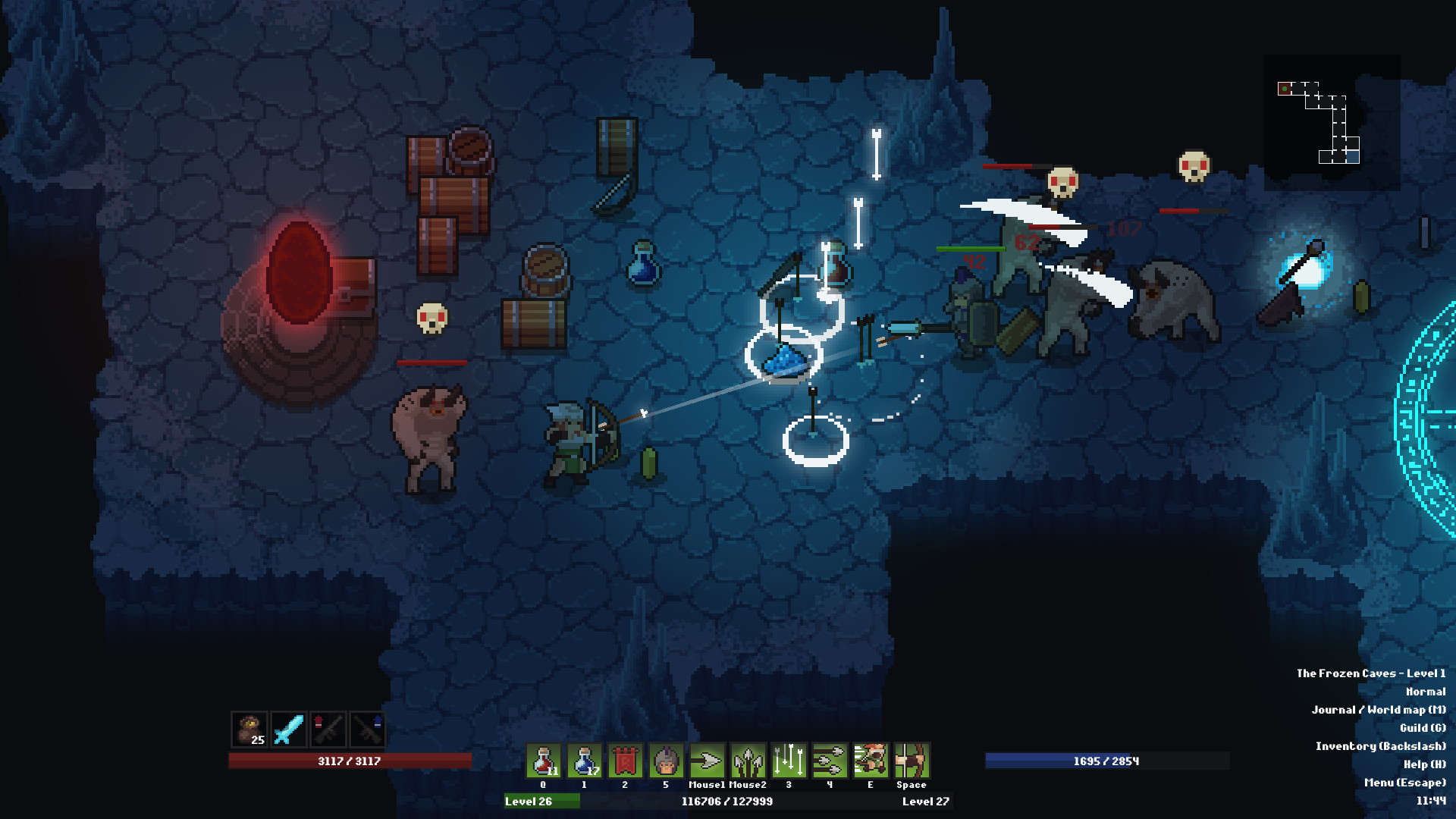Click the minimap in the top right corner
The width and height of the screenshot is (1456, 819).
[x=1332, y=112]
